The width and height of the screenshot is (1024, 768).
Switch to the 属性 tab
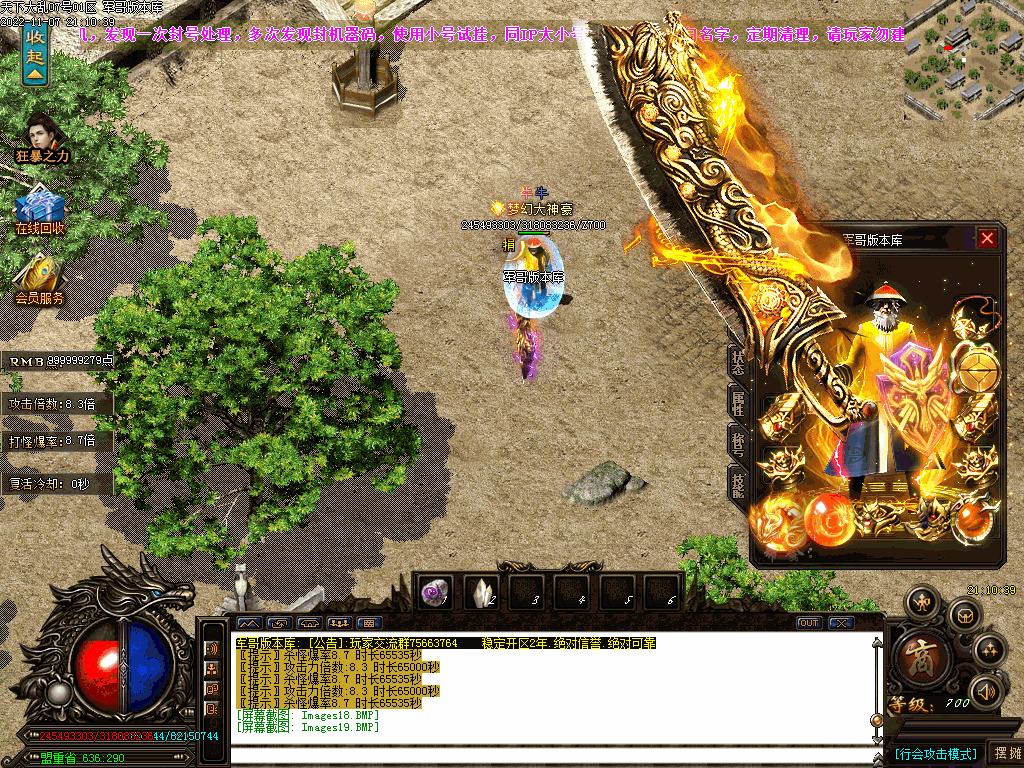(738, 403)
